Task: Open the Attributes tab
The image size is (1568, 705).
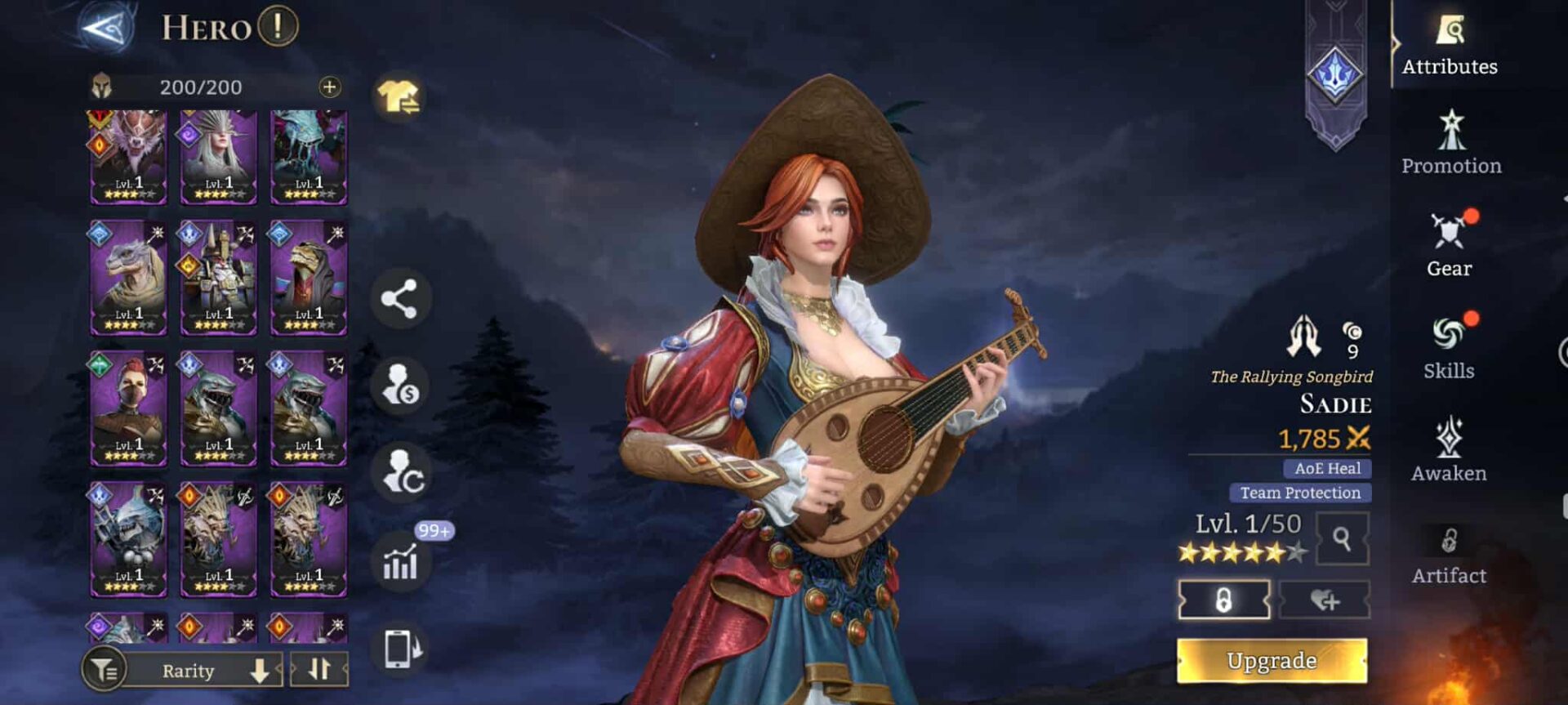Action: [1450, 46]
